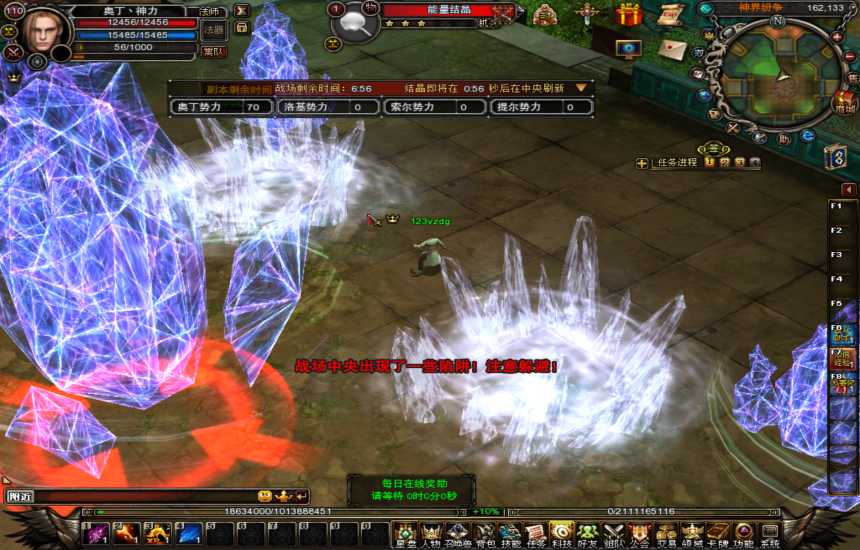The image size is (860, 550).
Task: Open the 背包 backpack menu
Action: coord(483,535)
